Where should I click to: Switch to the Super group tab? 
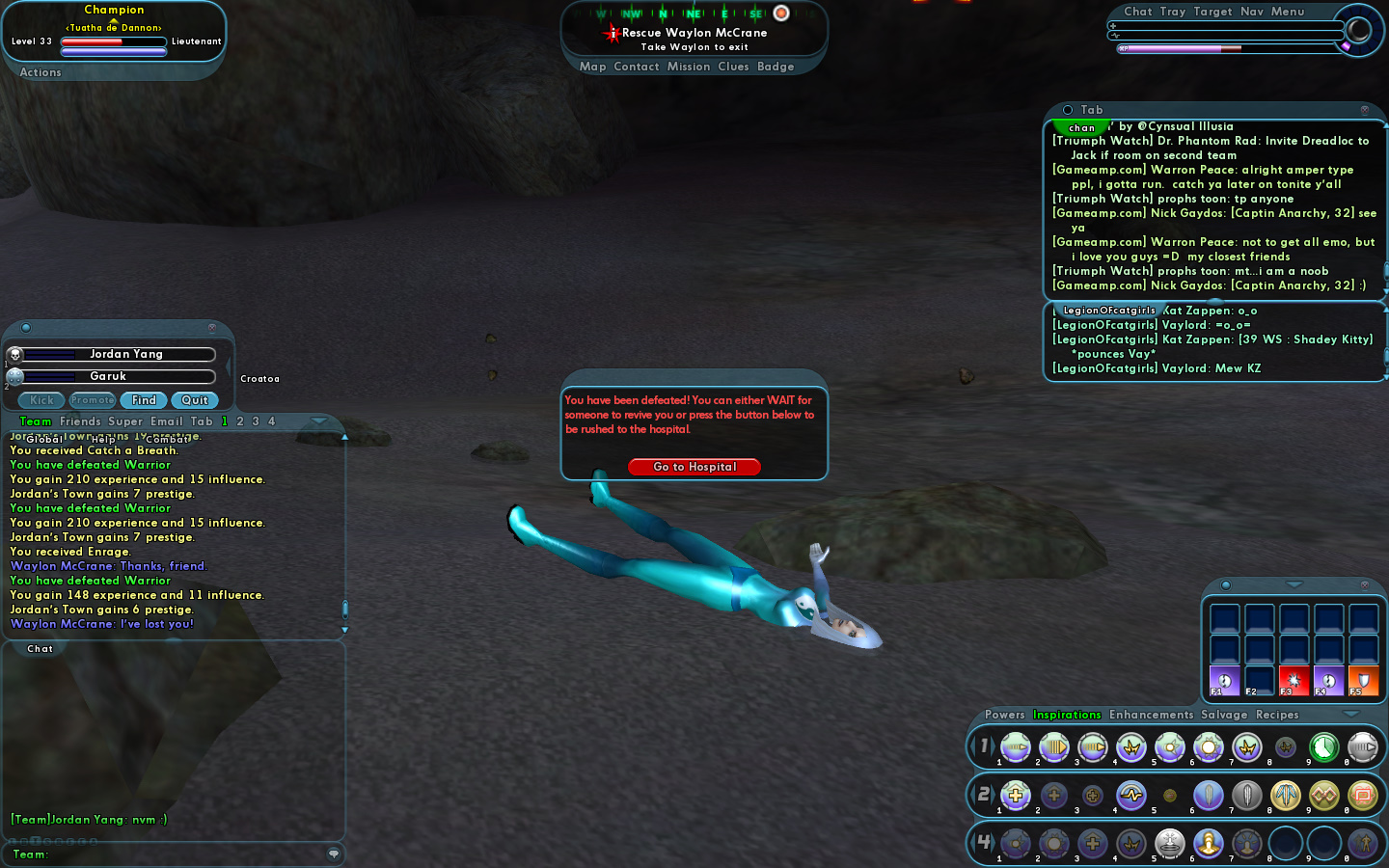tap(125, 421)
